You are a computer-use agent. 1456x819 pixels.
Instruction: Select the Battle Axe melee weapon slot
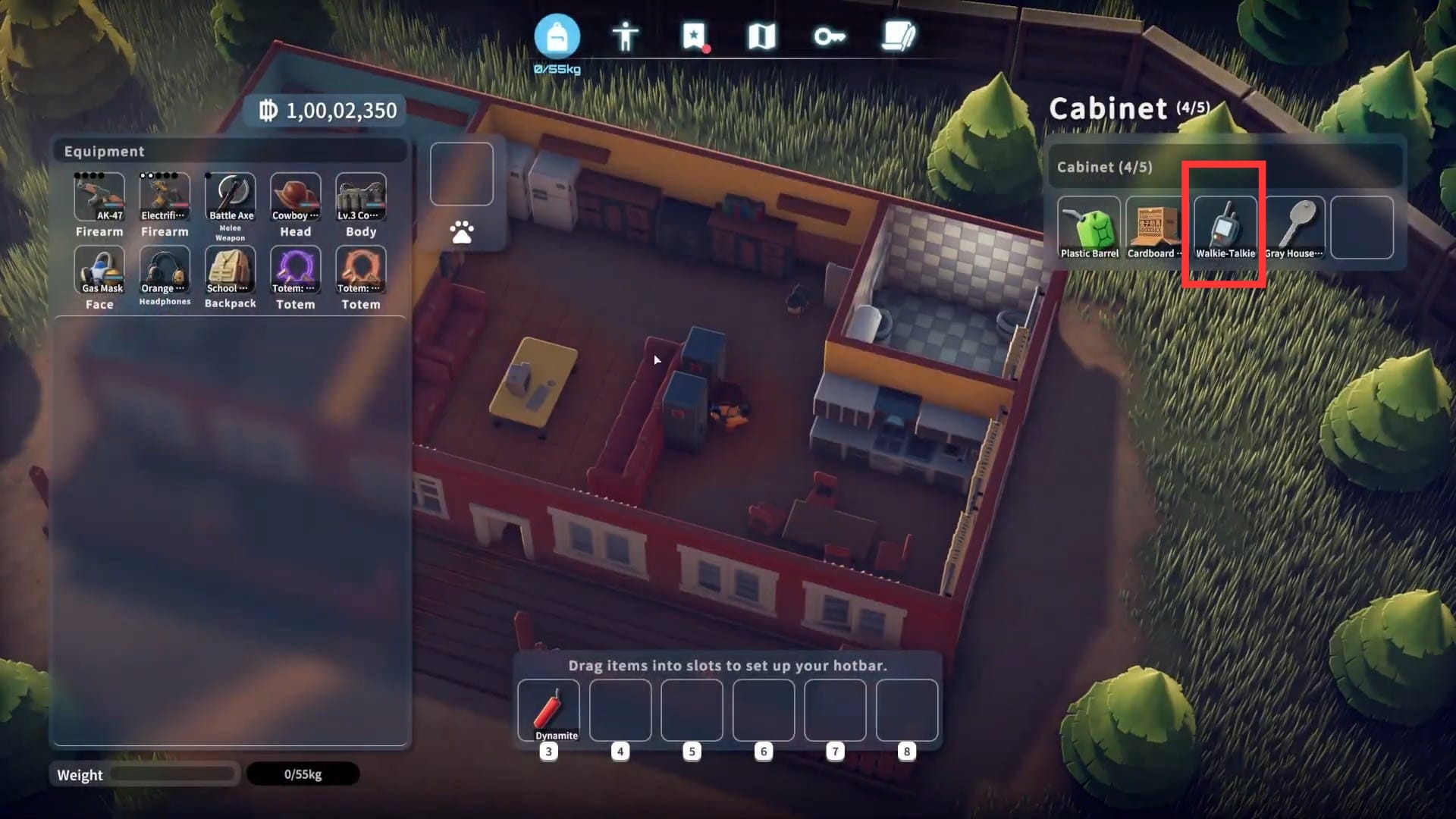[x=231, y=196]
